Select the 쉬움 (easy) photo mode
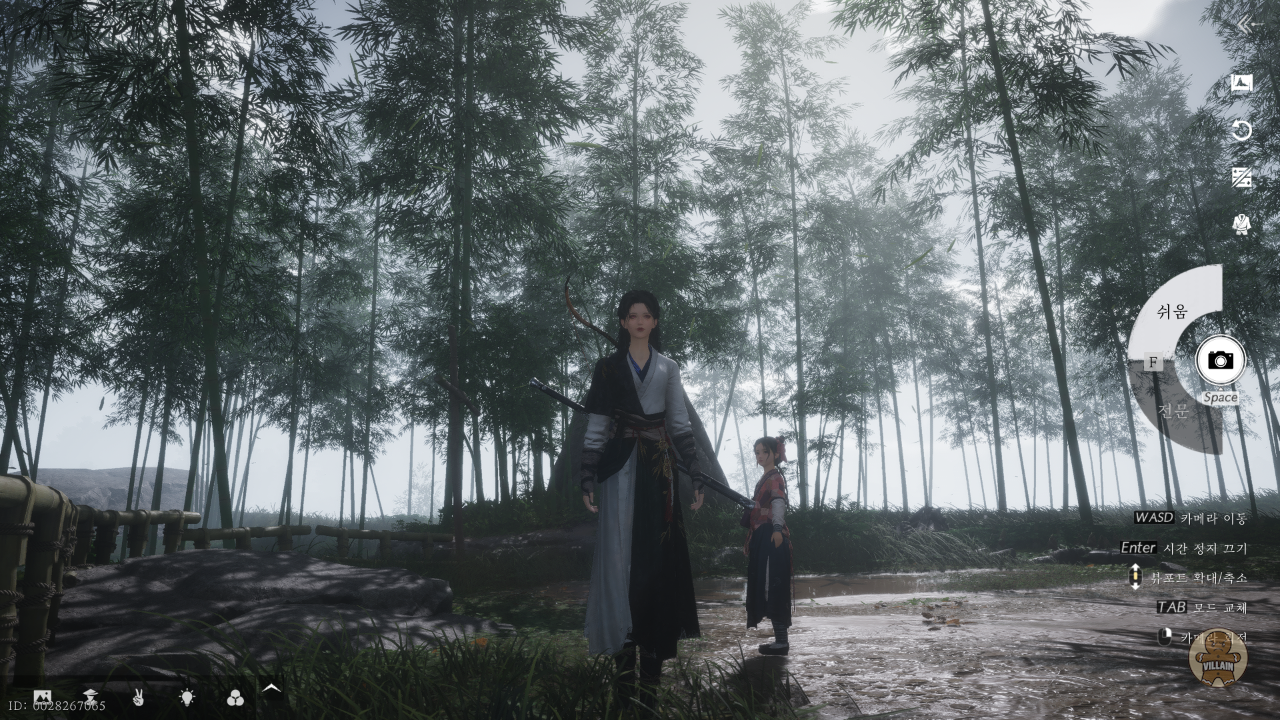 1172,311
